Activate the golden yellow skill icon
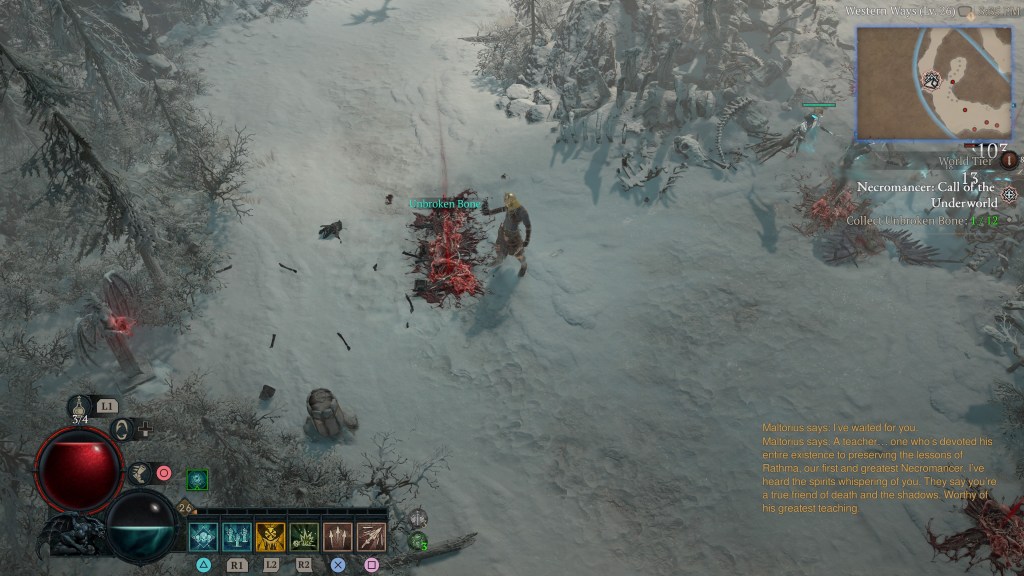Image resolution: width=1024 pixels, height=576 pixels. (x=271, y=537)
